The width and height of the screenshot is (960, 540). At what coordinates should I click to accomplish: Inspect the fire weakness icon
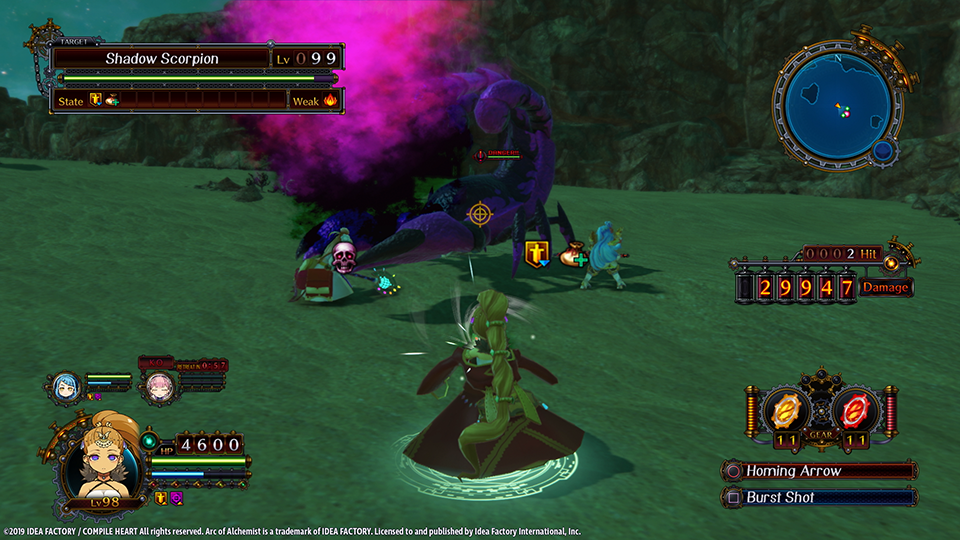pos(331,100)
